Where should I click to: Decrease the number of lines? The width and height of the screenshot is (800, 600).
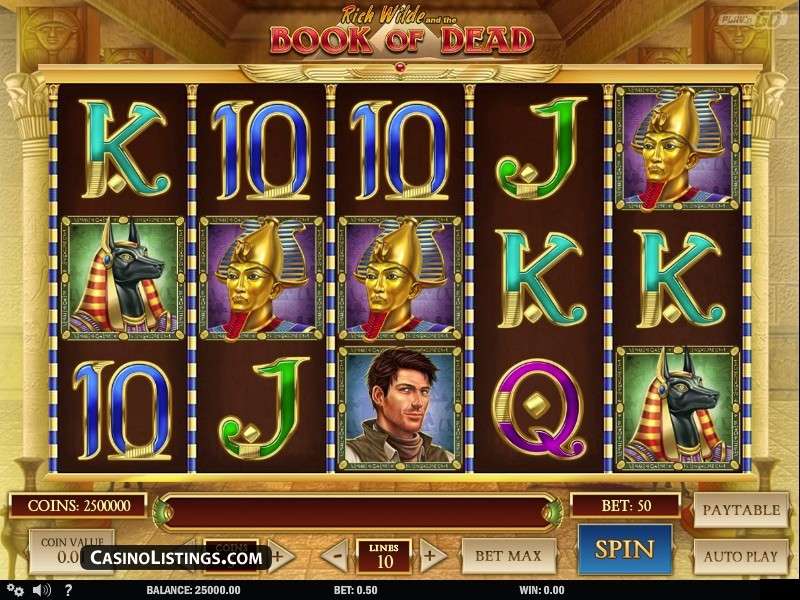tap(339, 555)
